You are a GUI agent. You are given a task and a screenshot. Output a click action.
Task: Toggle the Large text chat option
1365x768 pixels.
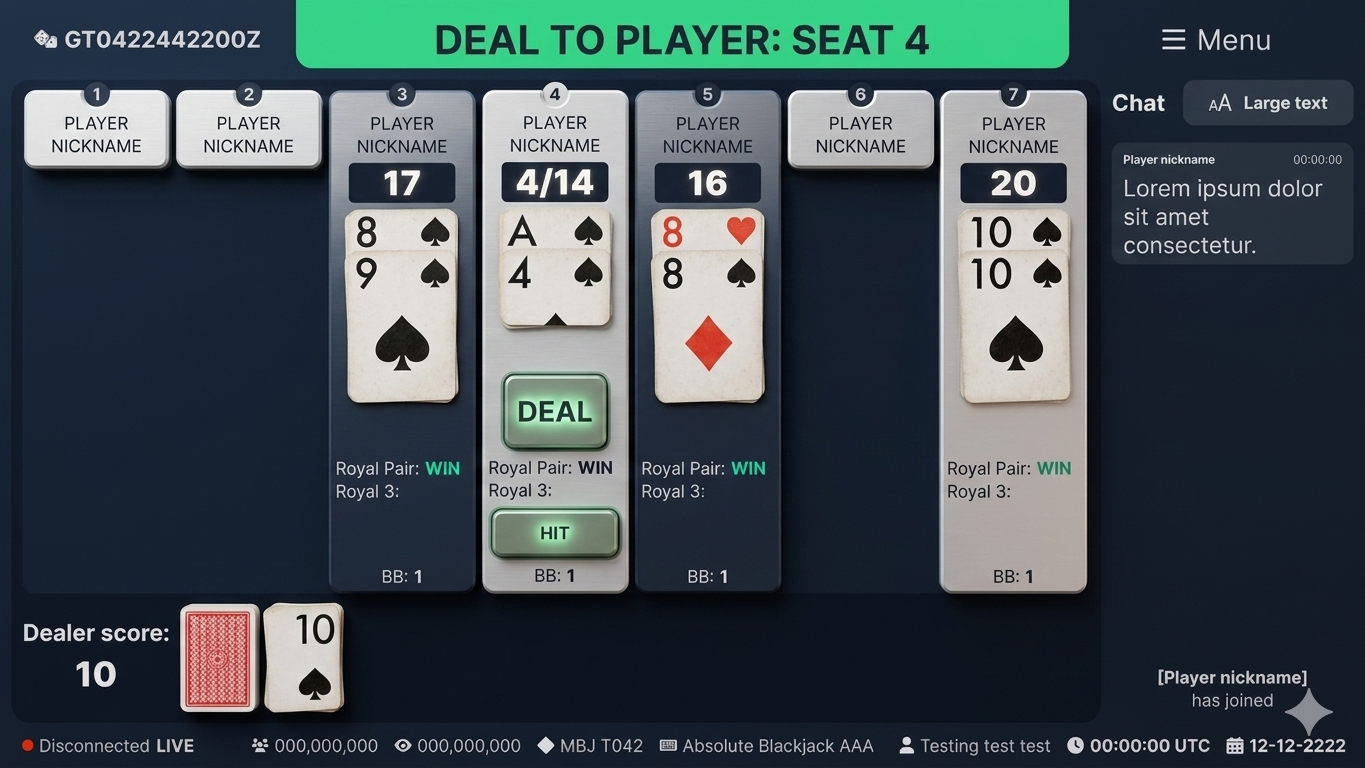coord(1267,102)
